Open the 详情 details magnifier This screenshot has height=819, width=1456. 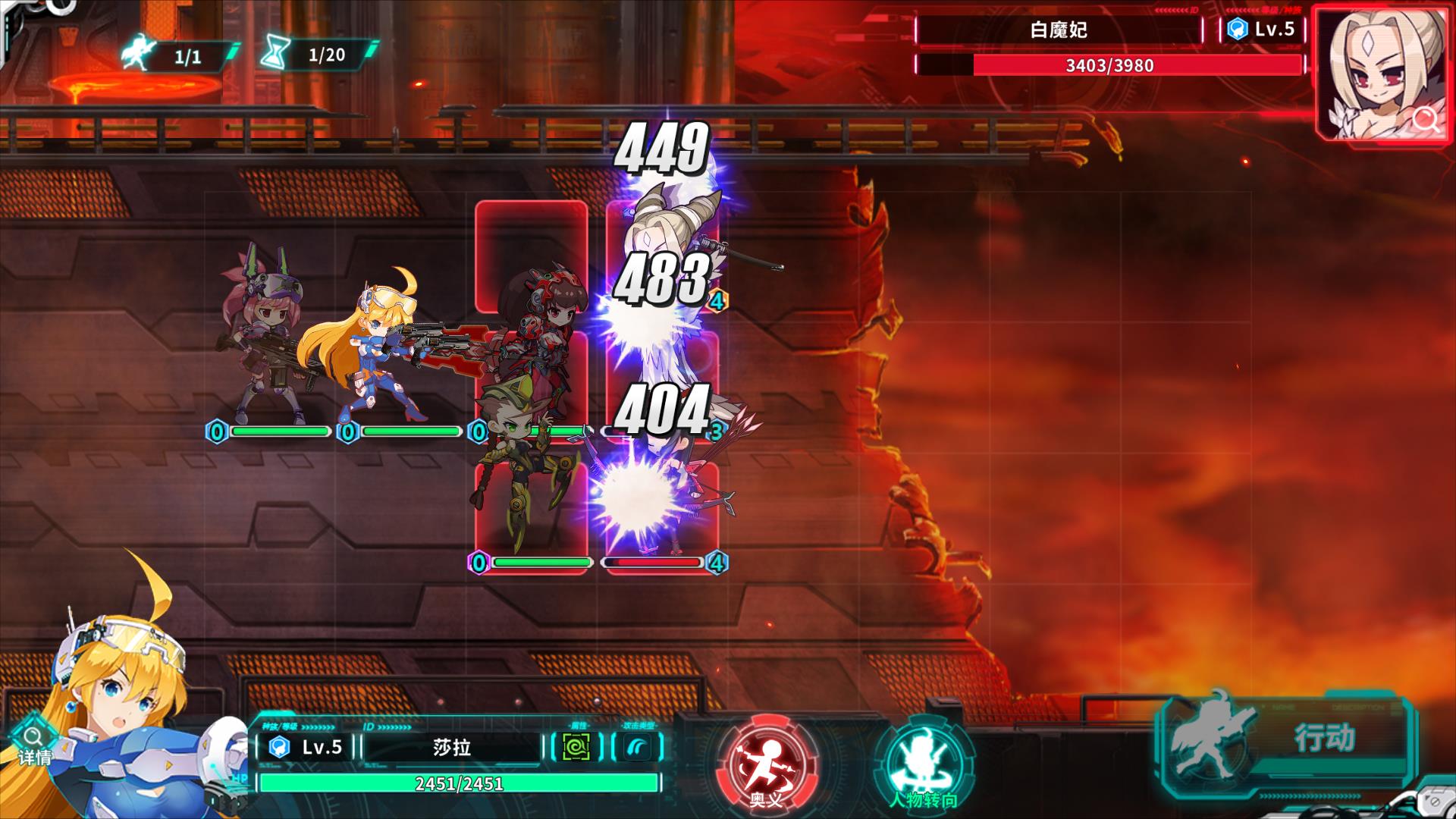[x=34, y=742]
